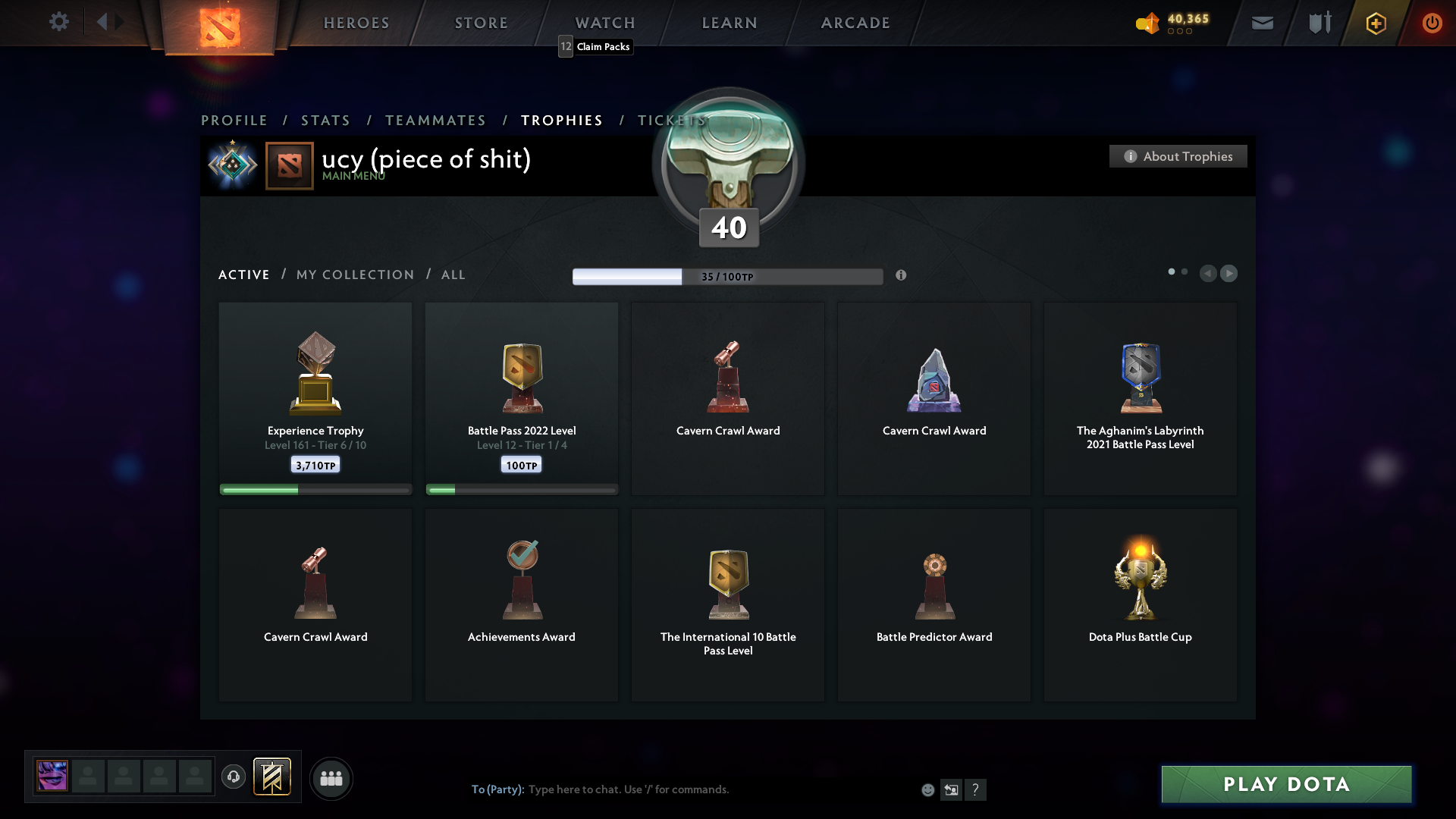Click the next page arrow for trophies

click(1229, 273)
